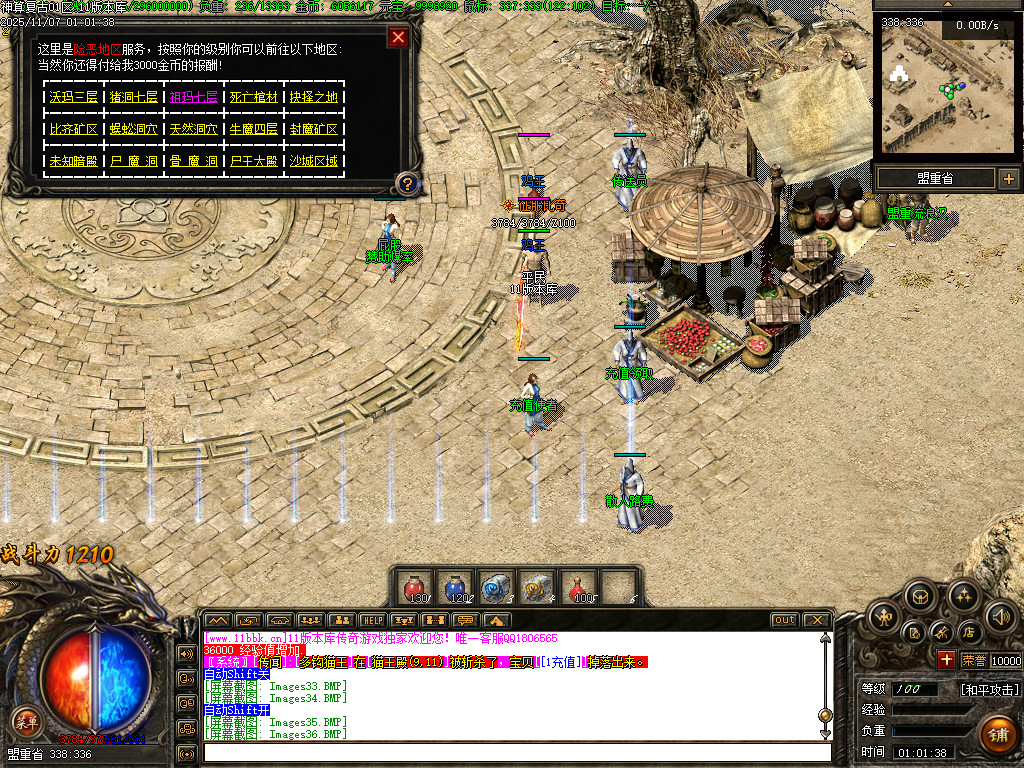
Task: Pick the 比奇矿区 destination
Action: point(73,129)
